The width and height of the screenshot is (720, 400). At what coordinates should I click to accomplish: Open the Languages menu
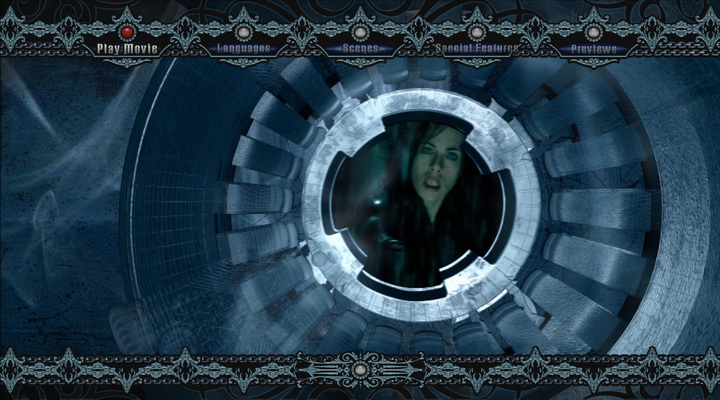[x=243, y=48]
